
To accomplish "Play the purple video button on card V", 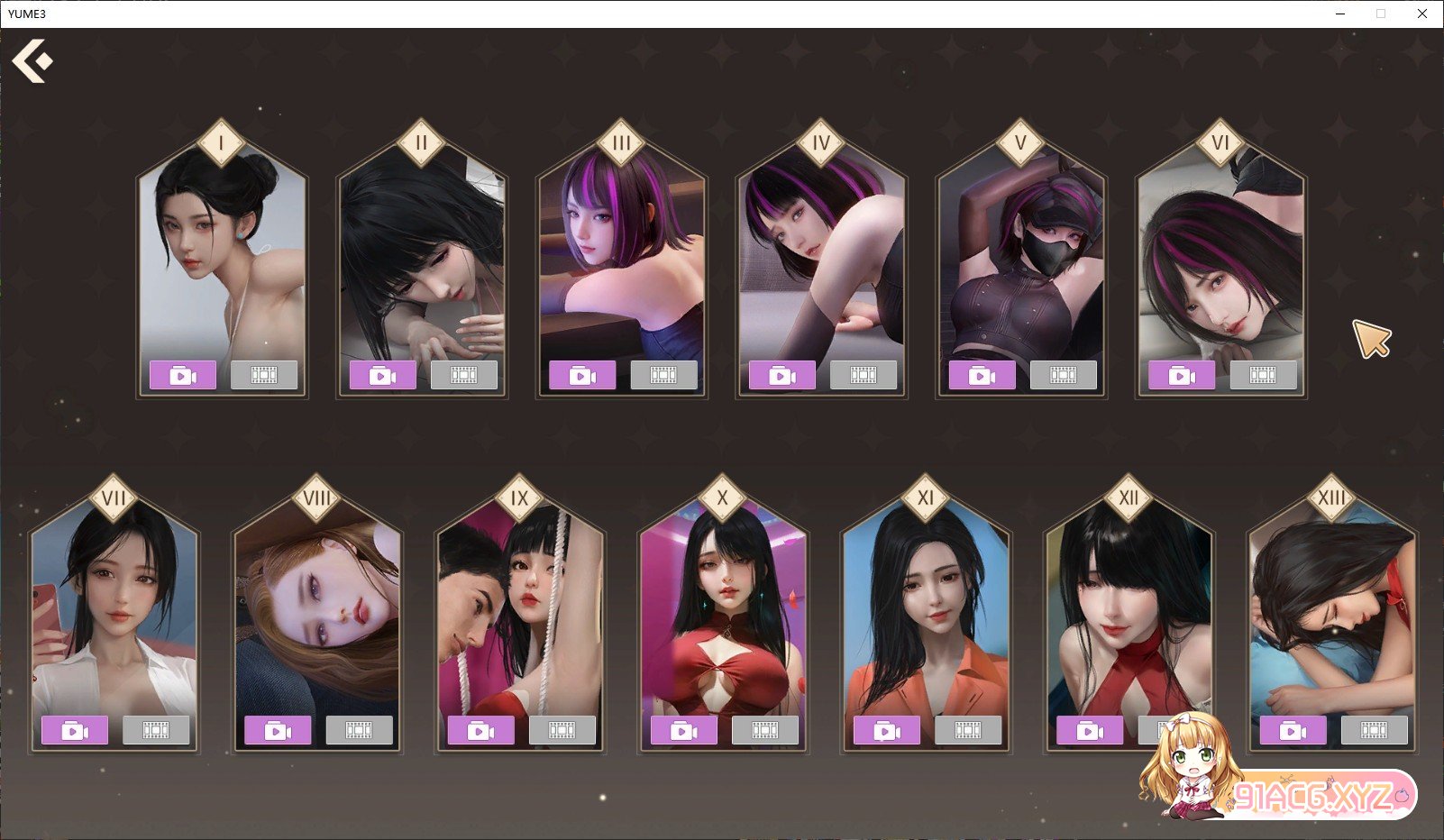I will click(982, 375).
